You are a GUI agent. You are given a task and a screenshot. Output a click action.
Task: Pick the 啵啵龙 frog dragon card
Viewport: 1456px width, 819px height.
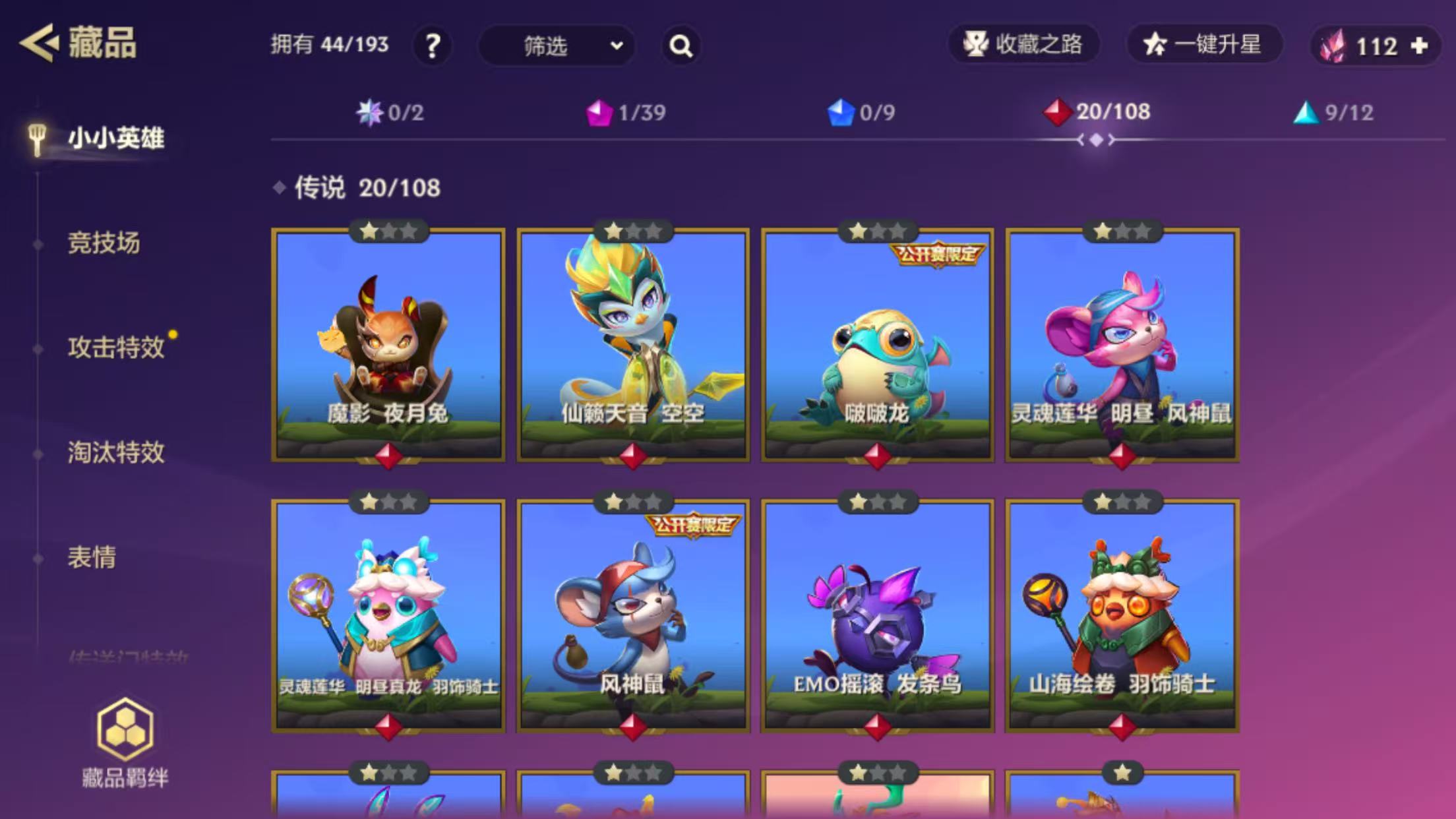(877, 345)
